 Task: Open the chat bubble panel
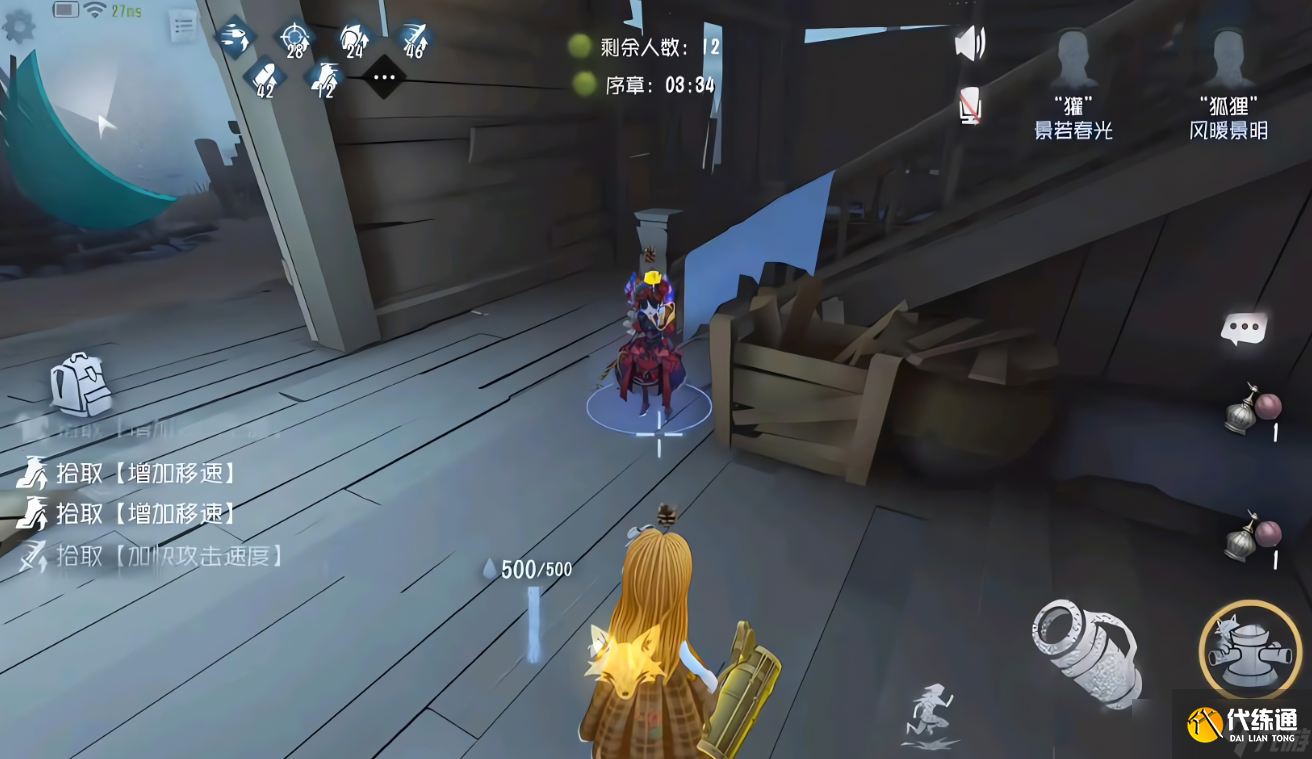tap(1243, 325)
